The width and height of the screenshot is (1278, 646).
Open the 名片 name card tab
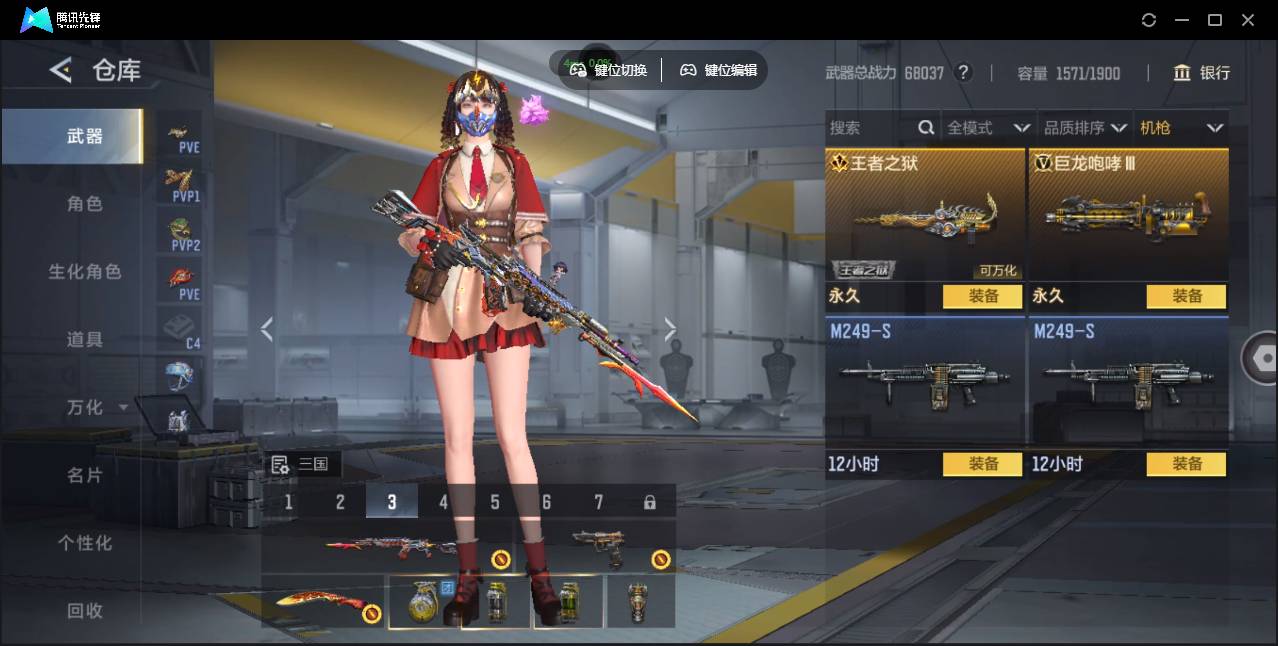pos(85,475)
